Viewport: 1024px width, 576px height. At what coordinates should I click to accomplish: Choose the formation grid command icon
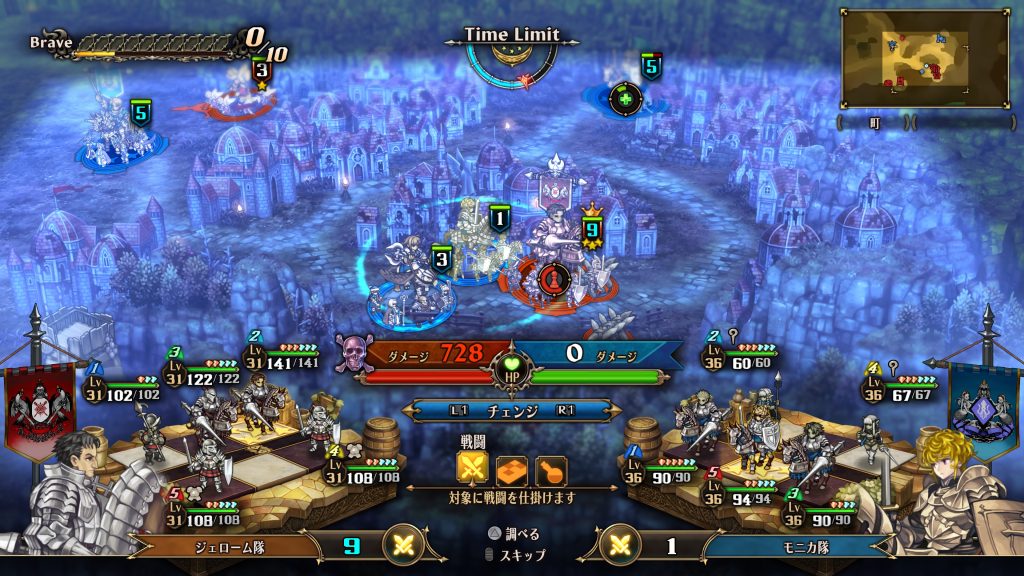511,469
